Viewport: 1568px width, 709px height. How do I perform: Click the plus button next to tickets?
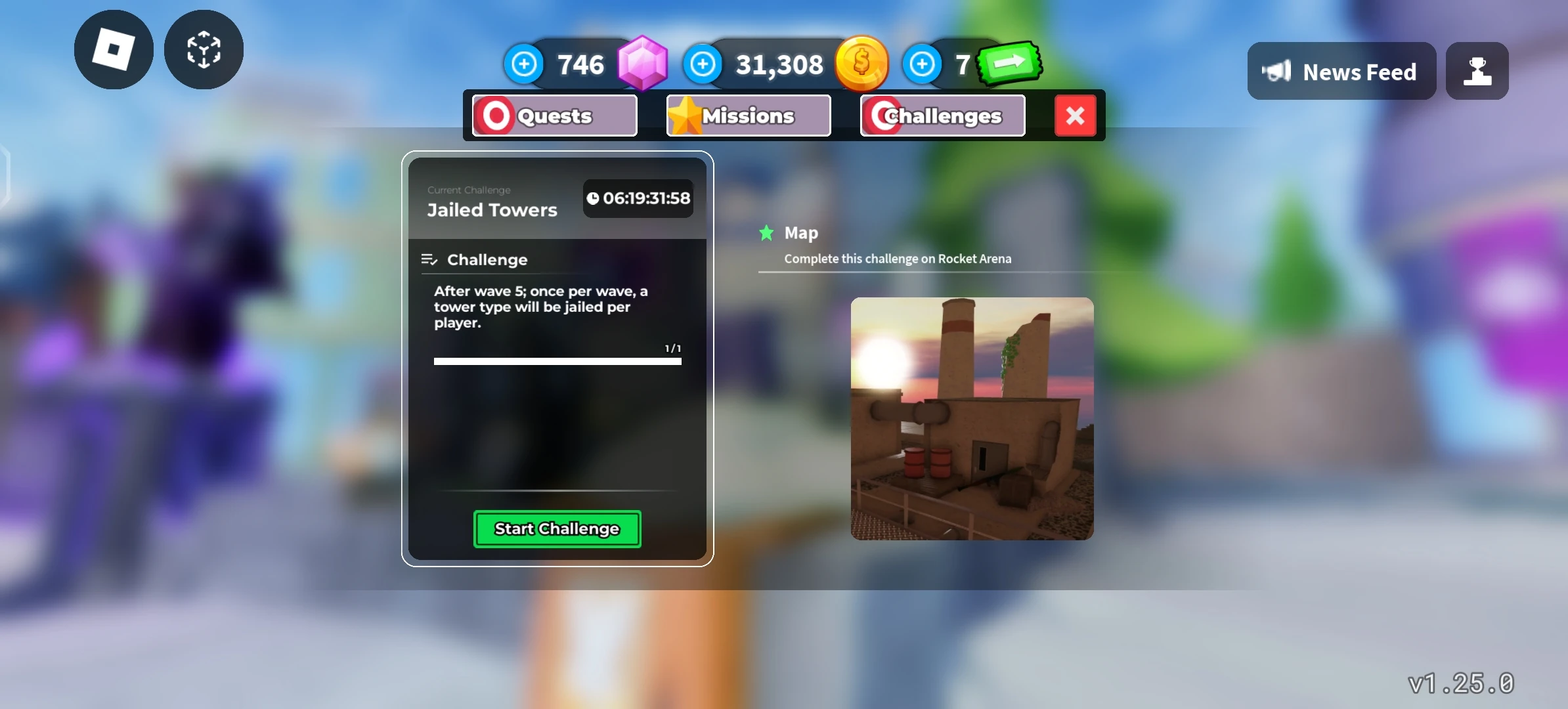922,64
